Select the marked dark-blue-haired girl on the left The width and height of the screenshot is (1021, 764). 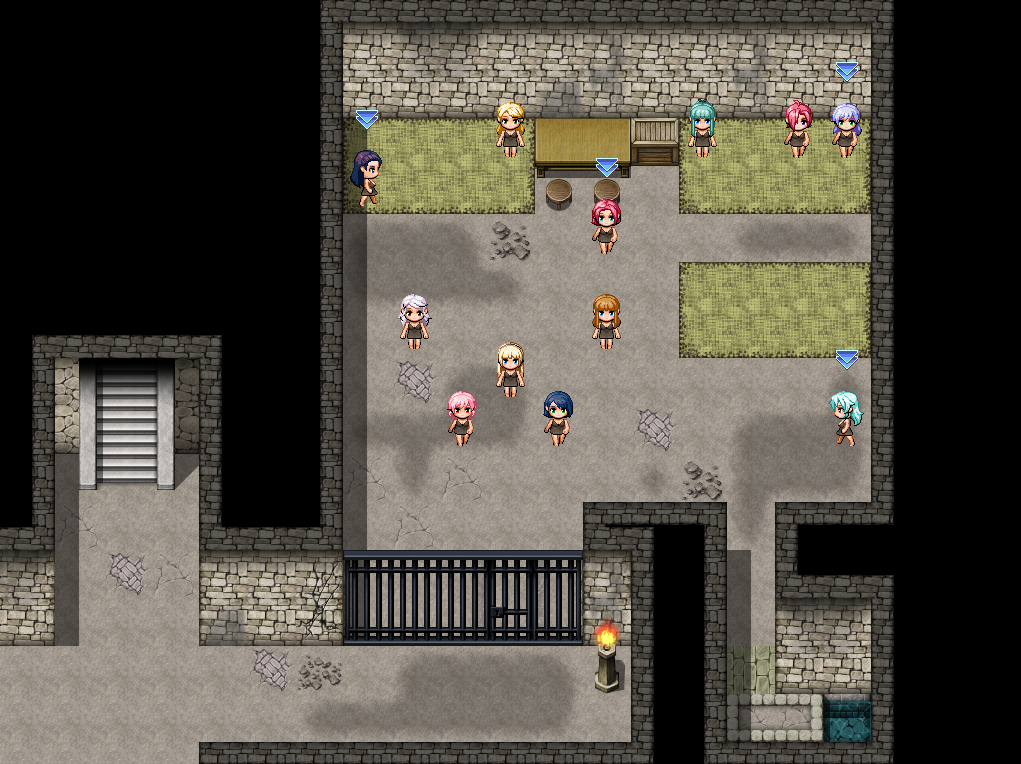coord(367,177)
